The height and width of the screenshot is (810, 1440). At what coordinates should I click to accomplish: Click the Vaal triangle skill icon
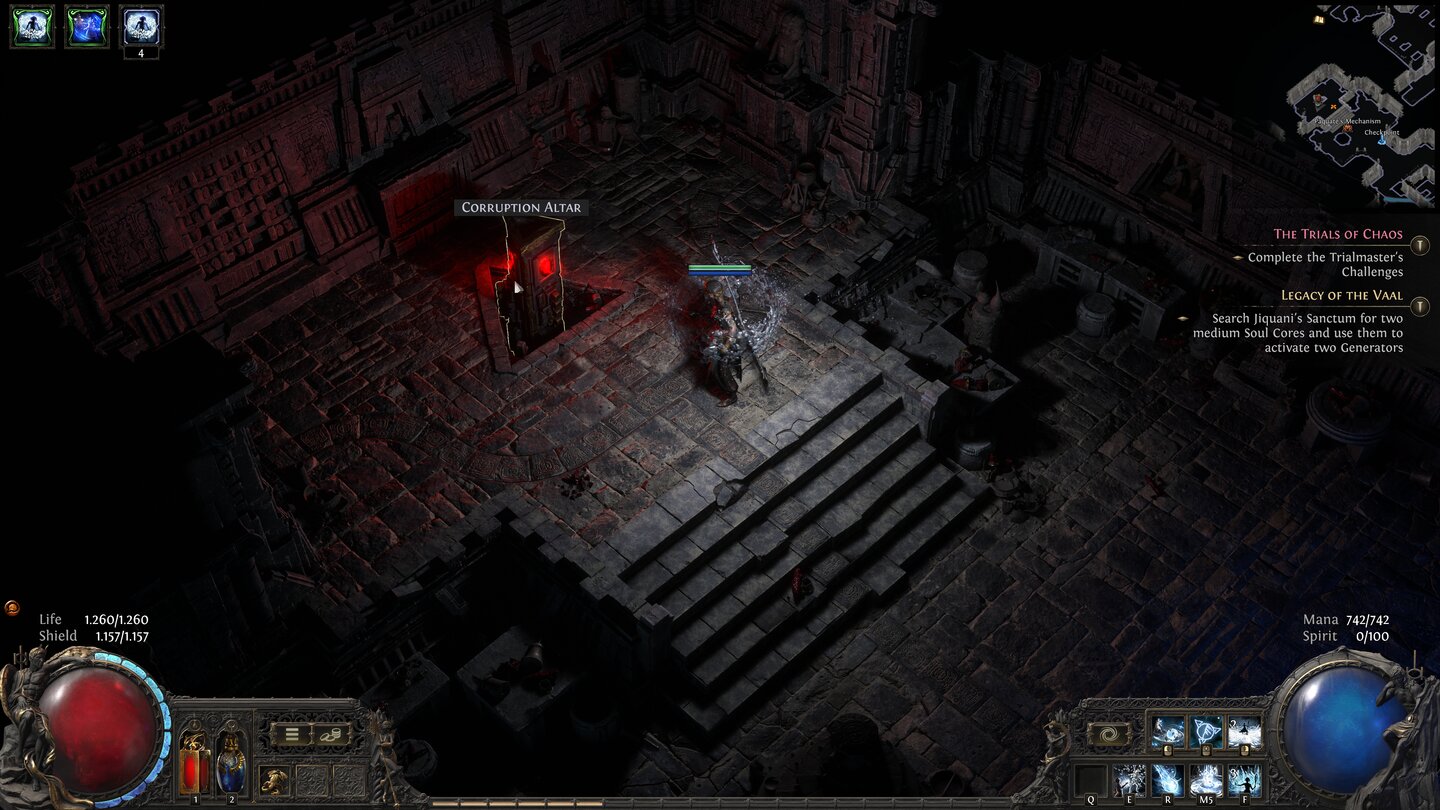point(1205,732)
